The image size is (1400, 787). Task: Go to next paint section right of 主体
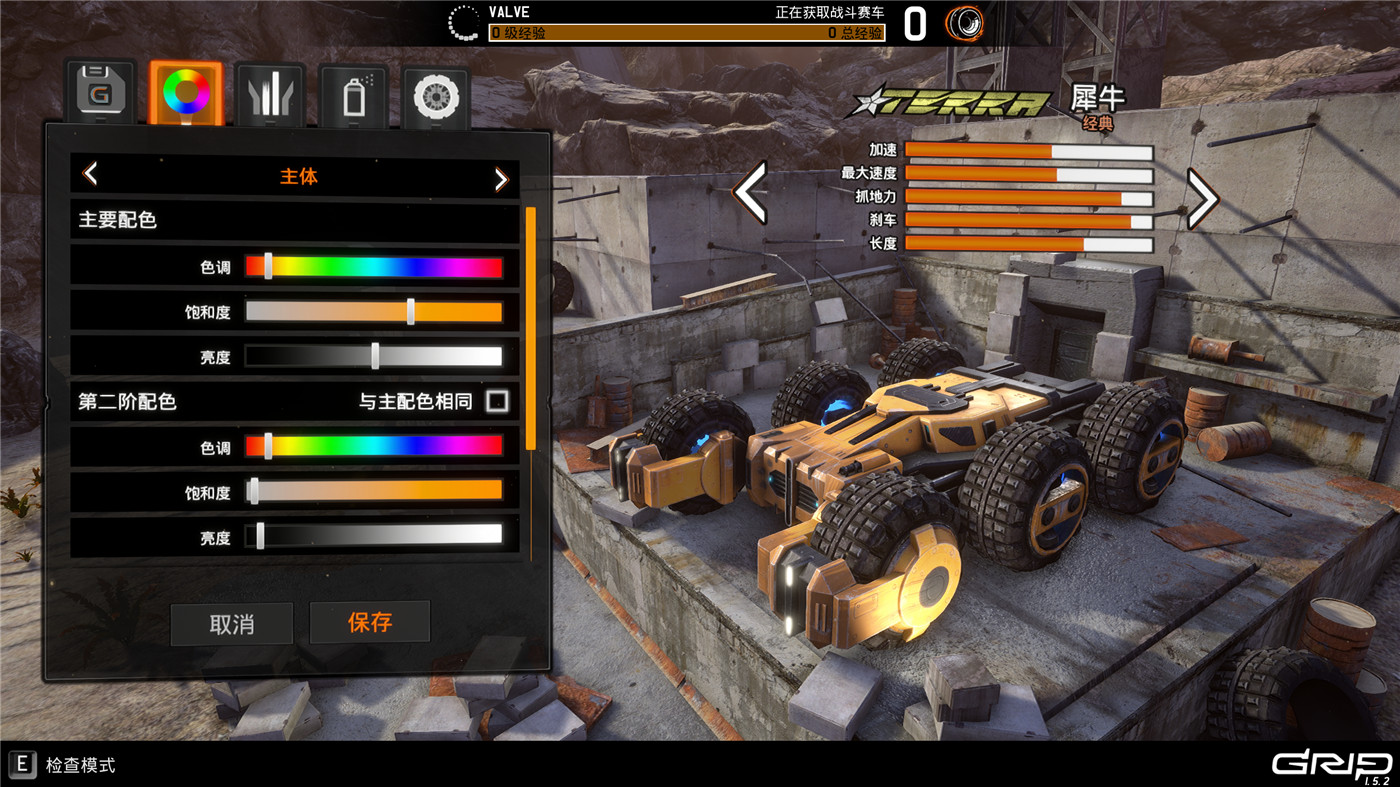[x=501, y=178]
